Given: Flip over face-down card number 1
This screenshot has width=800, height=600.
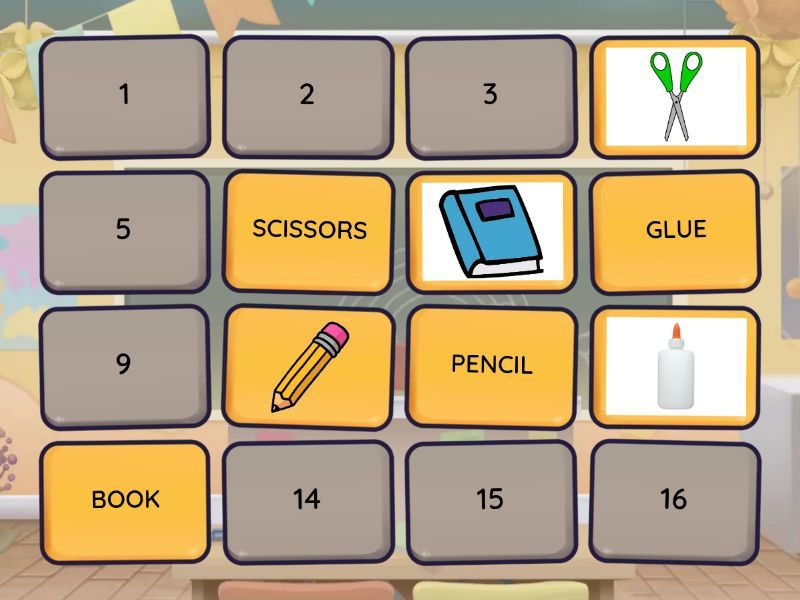Looking at the screenshot, I should (x=124, y=96).
